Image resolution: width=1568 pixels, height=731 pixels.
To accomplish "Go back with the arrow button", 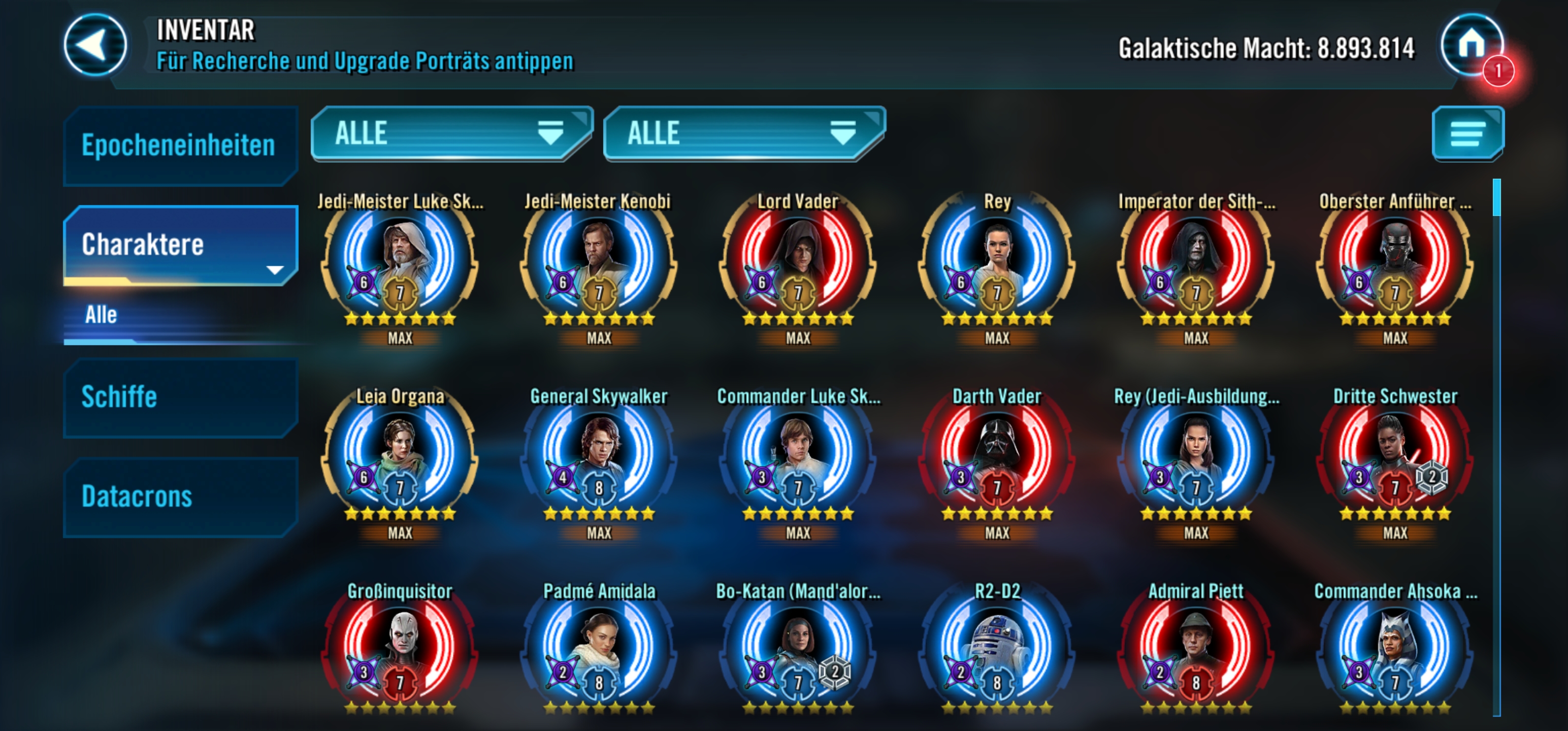I will tap(95, 46).
